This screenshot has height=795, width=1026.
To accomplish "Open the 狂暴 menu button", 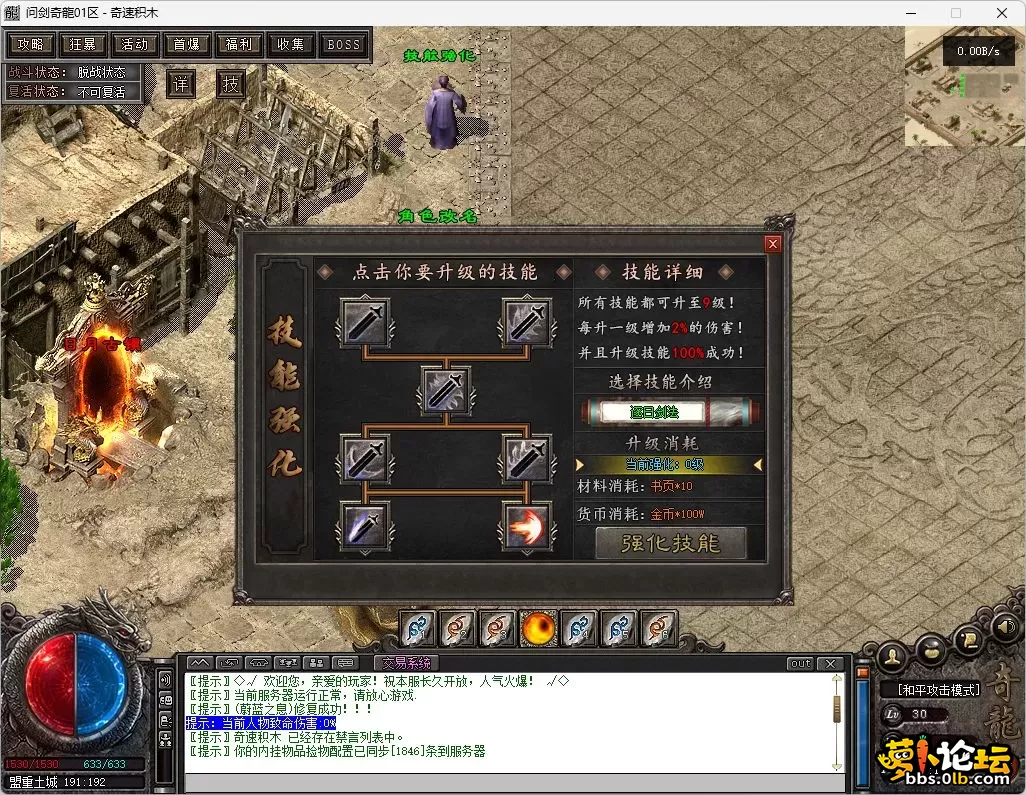I will (83, 45).
